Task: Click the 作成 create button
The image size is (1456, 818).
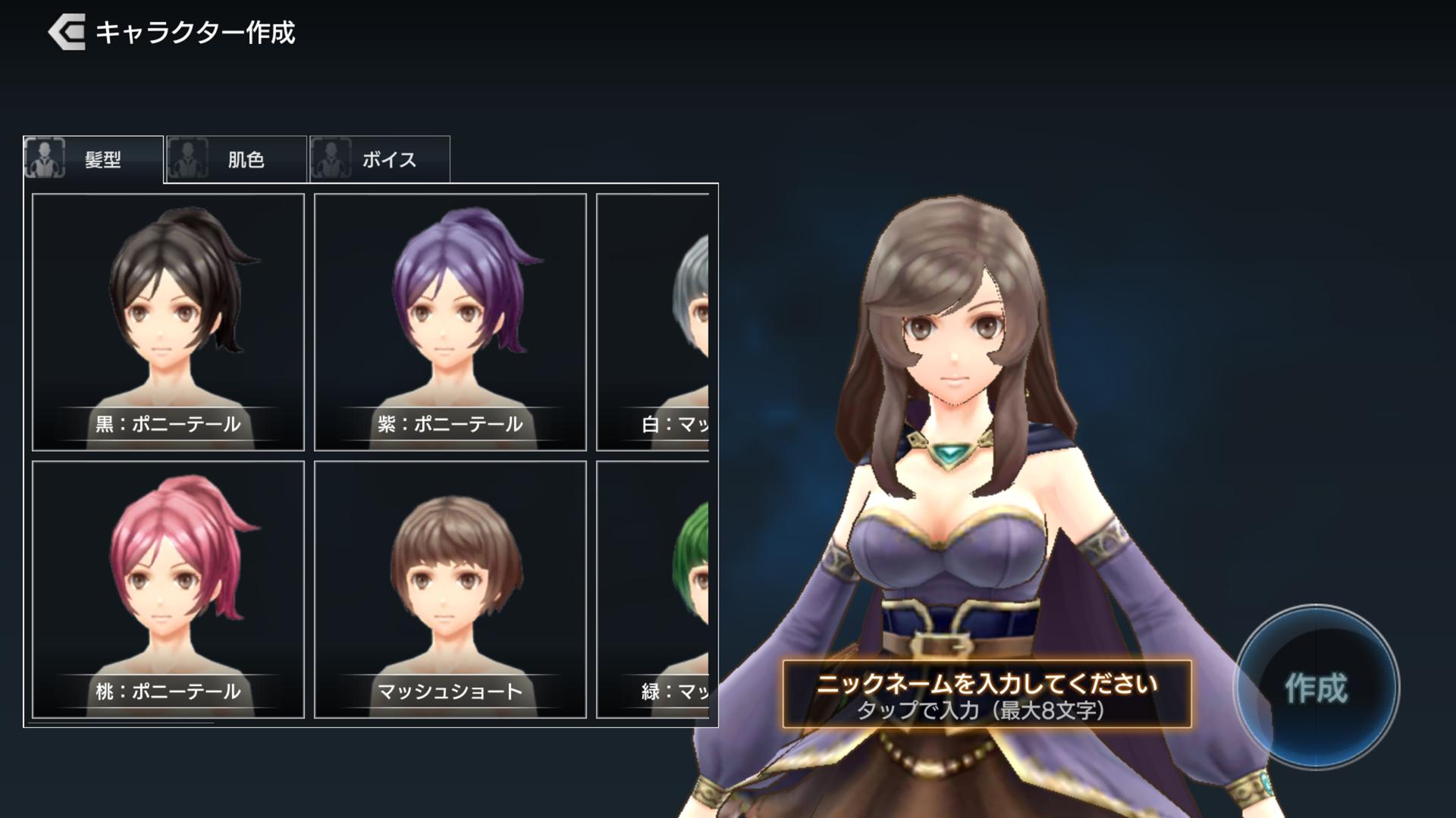Action: (x=1316, y=688)
